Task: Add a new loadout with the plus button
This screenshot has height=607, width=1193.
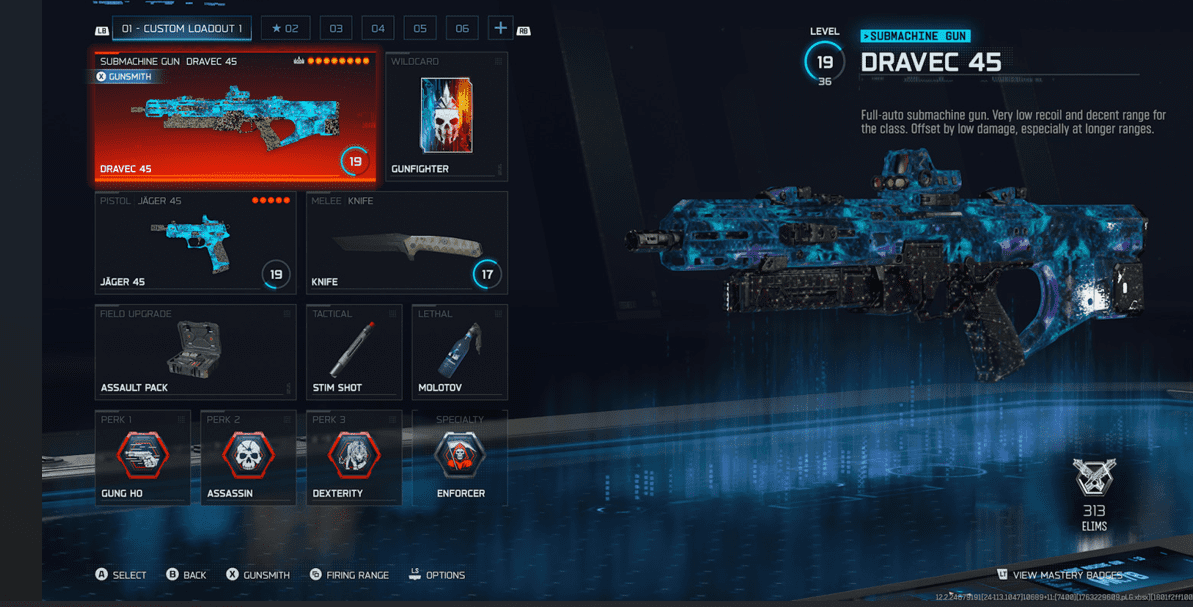Action: 500,29
